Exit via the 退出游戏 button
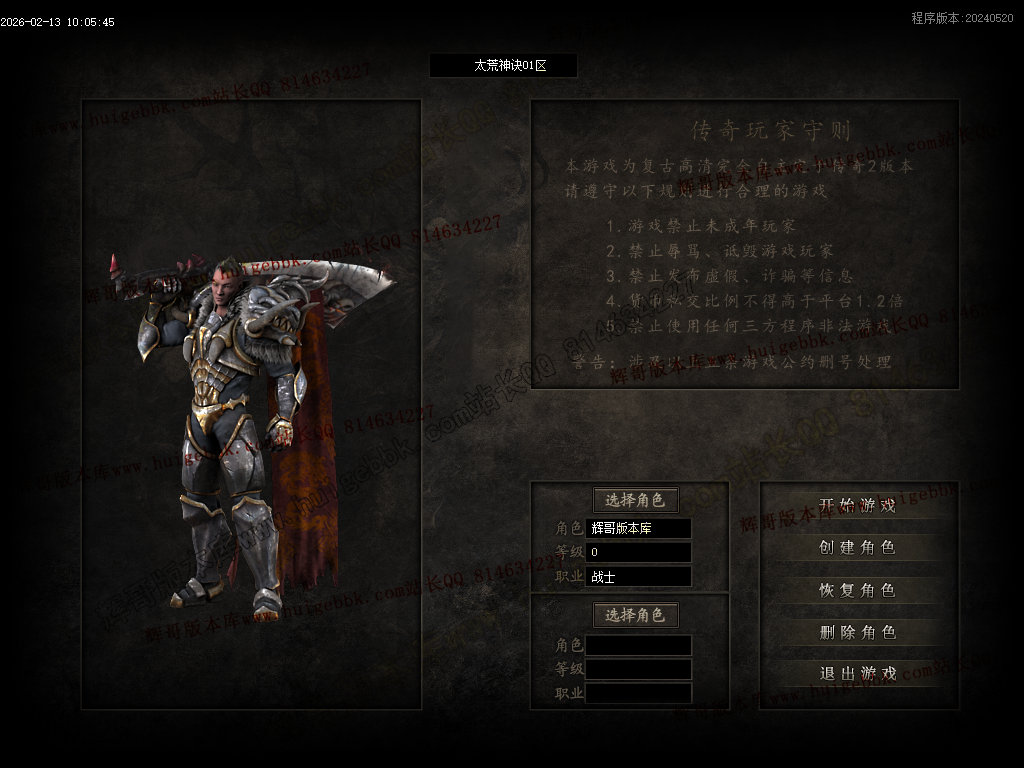This screenshot has height=768, width=1024. [857, 674]
